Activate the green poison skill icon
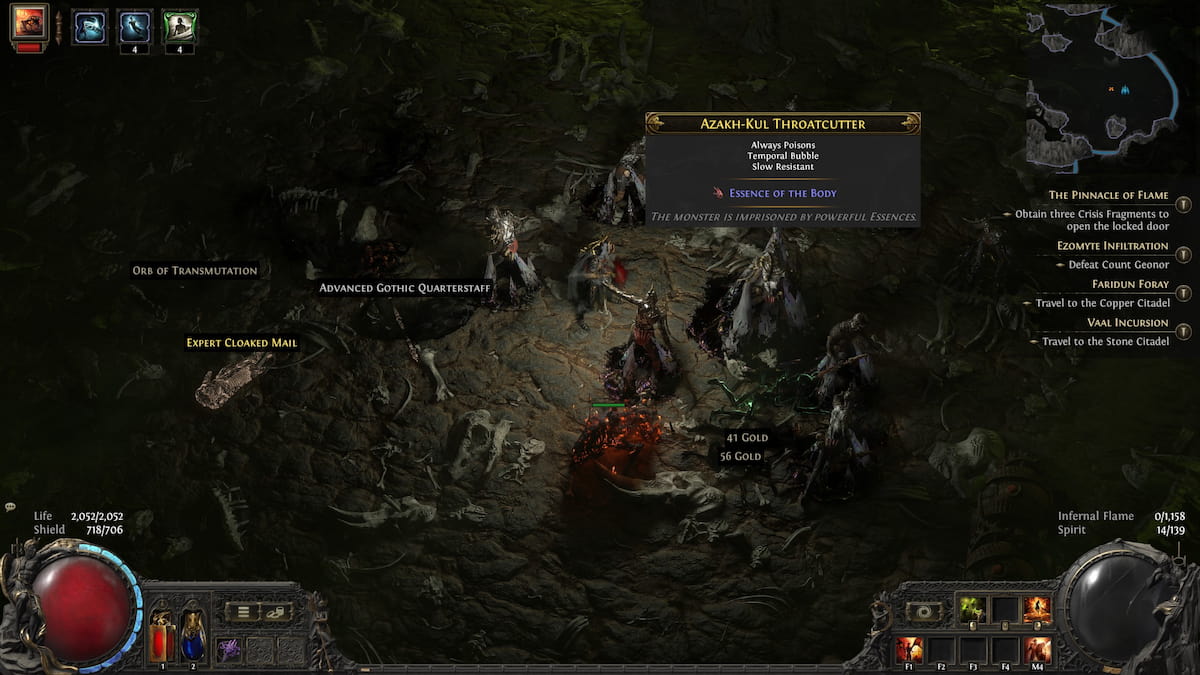This screenshot has width=1200, height=675. pyautogui.click(x=972, y=609)
